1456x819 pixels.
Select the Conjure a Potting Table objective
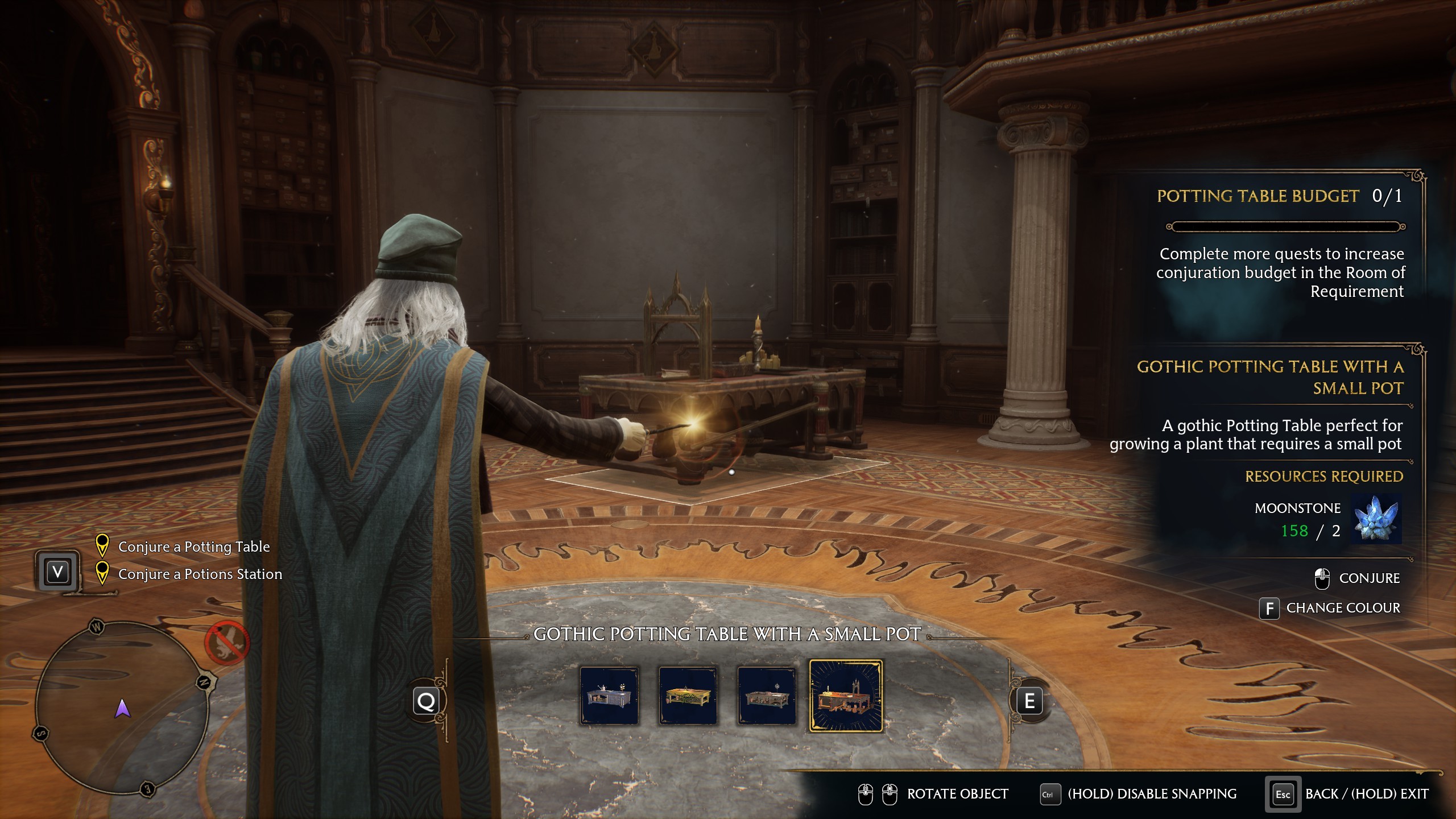(193, 547)
